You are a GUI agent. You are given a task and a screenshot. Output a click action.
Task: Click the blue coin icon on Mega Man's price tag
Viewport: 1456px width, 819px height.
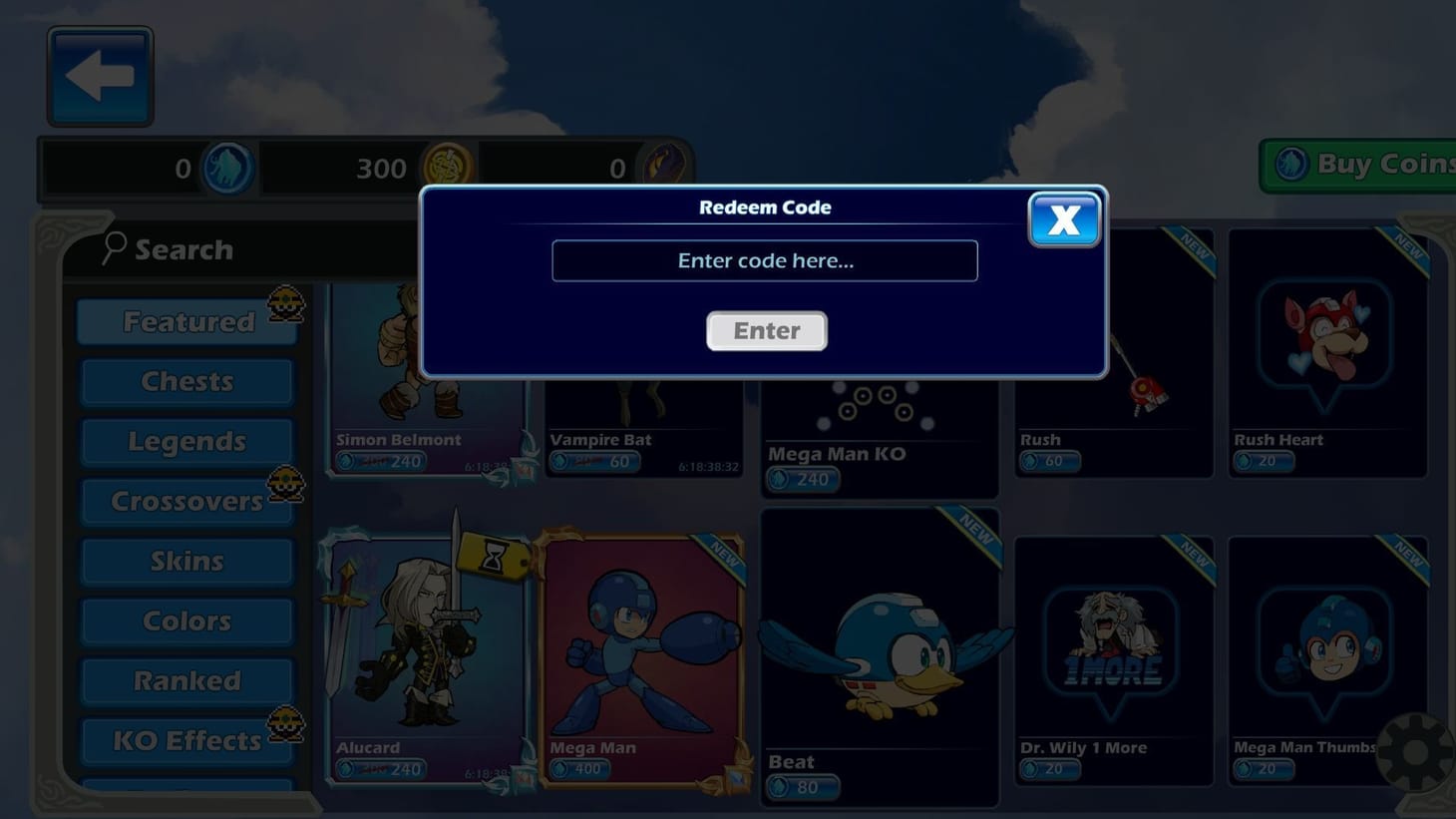click(559, 768)
